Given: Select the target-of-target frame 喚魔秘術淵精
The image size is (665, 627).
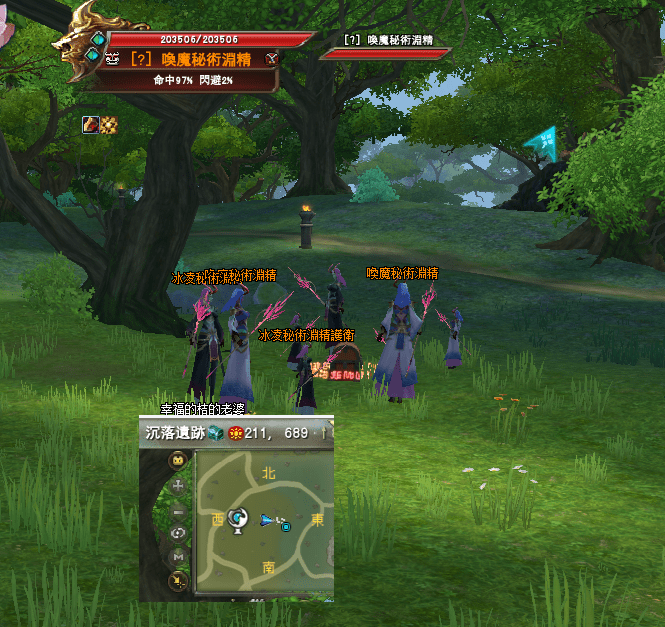Looking at the screenshot, I should click(x=385, y=47).
